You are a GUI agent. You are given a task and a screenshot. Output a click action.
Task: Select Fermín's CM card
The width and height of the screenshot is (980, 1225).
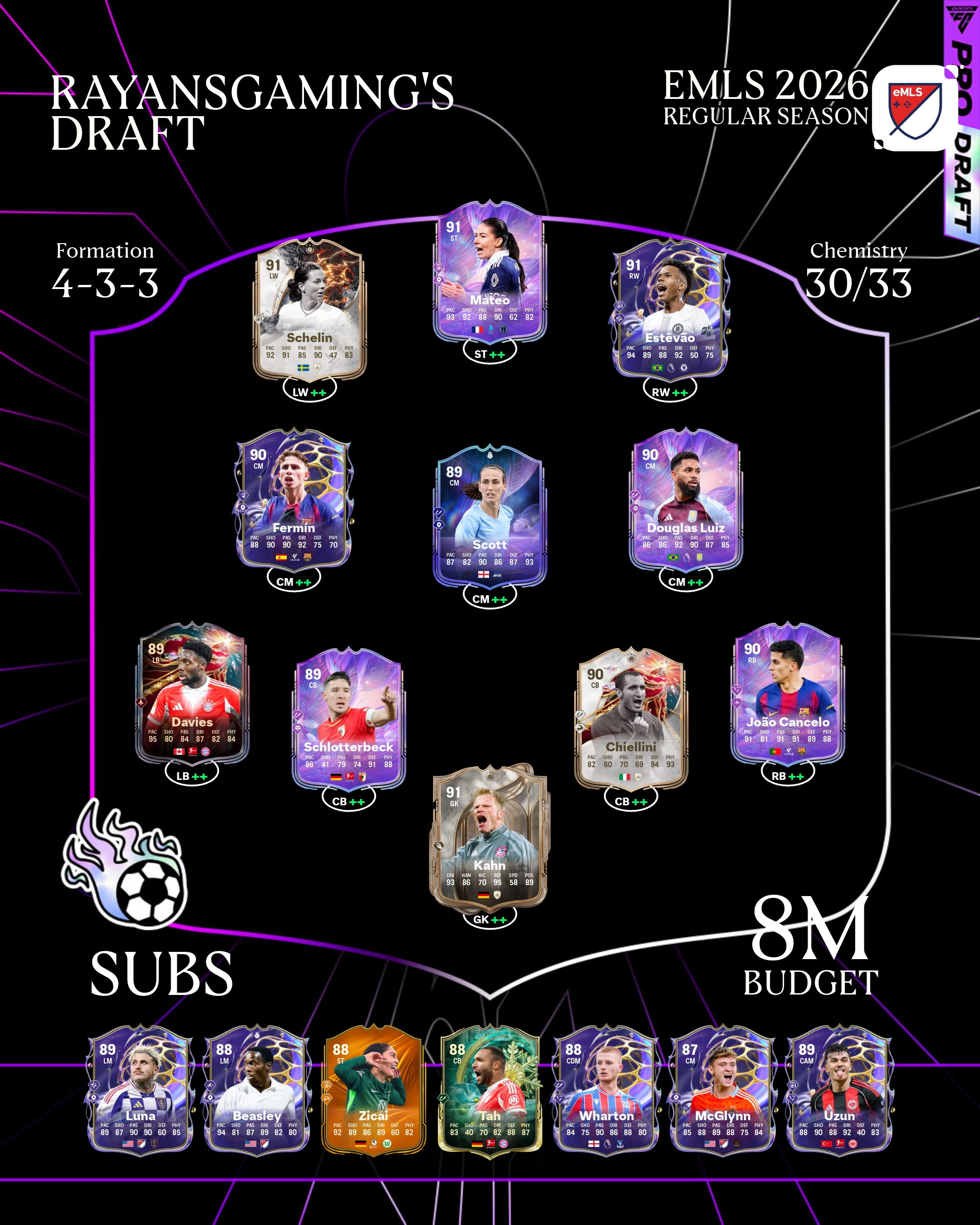(x=293, y=500)
